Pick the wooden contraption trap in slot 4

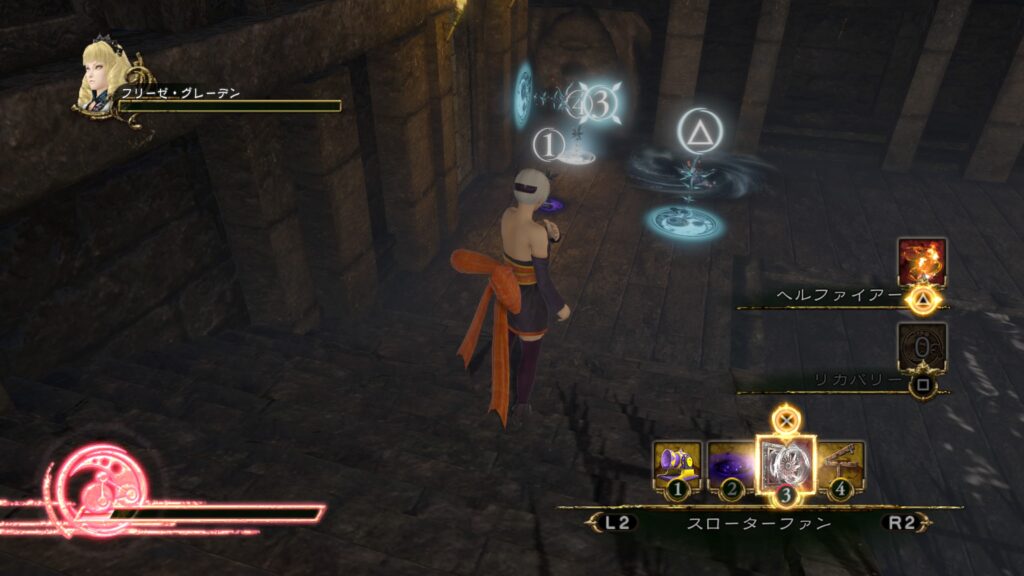click(x=841, y=465)
